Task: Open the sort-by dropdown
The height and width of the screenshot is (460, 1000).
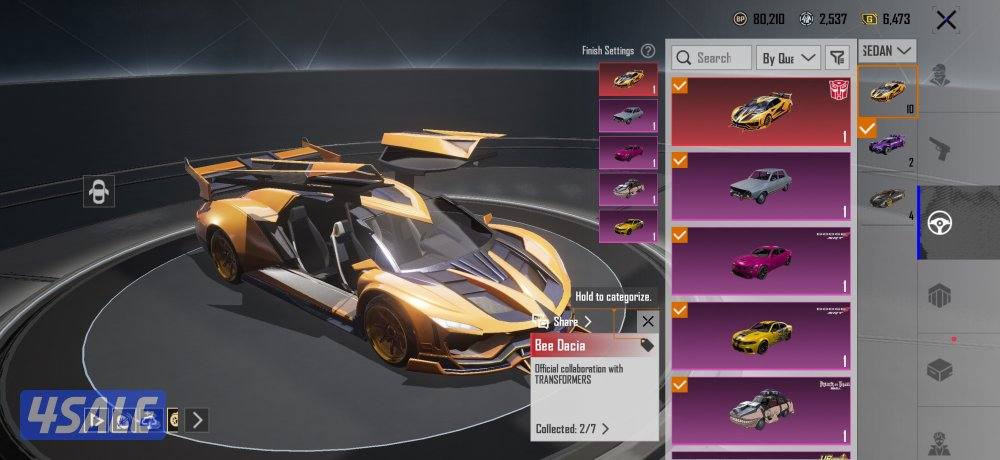Action: click(788, 58)
